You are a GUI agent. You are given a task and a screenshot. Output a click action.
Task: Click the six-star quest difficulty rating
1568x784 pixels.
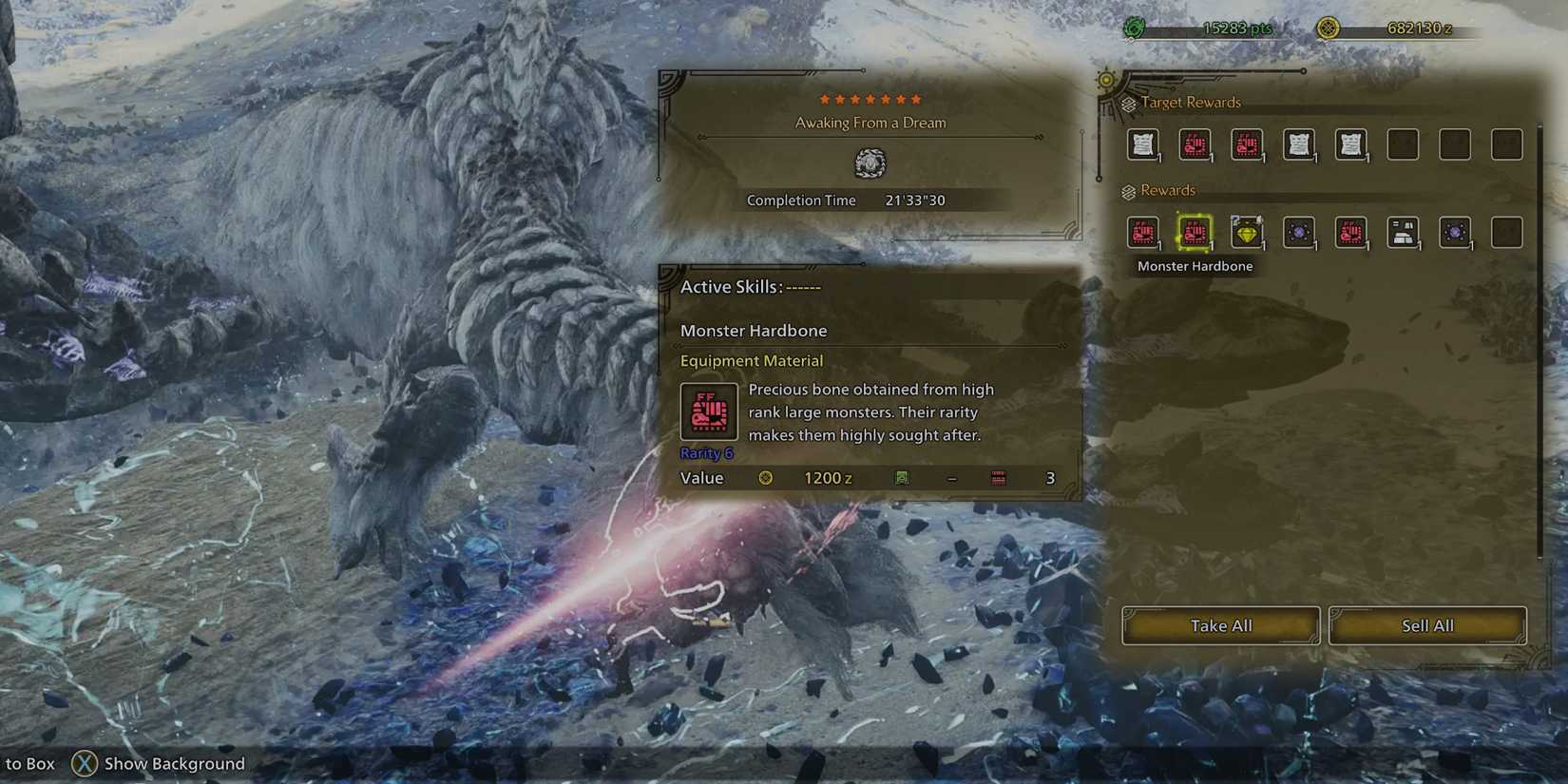tap(869, 97)
